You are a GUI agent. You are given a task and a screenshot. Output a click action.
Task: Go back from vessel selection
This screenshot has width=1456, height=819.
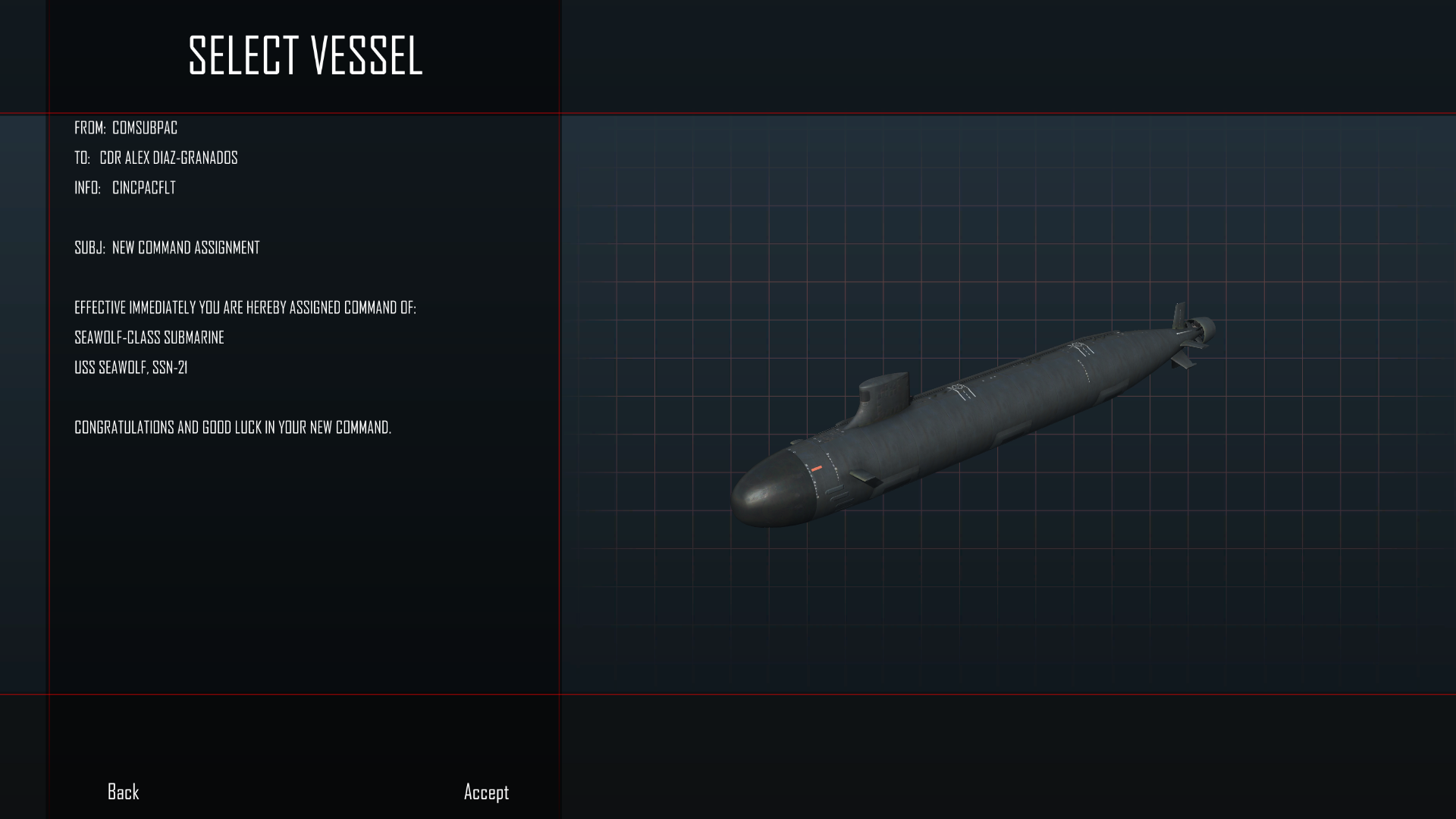tap(123, 792)
